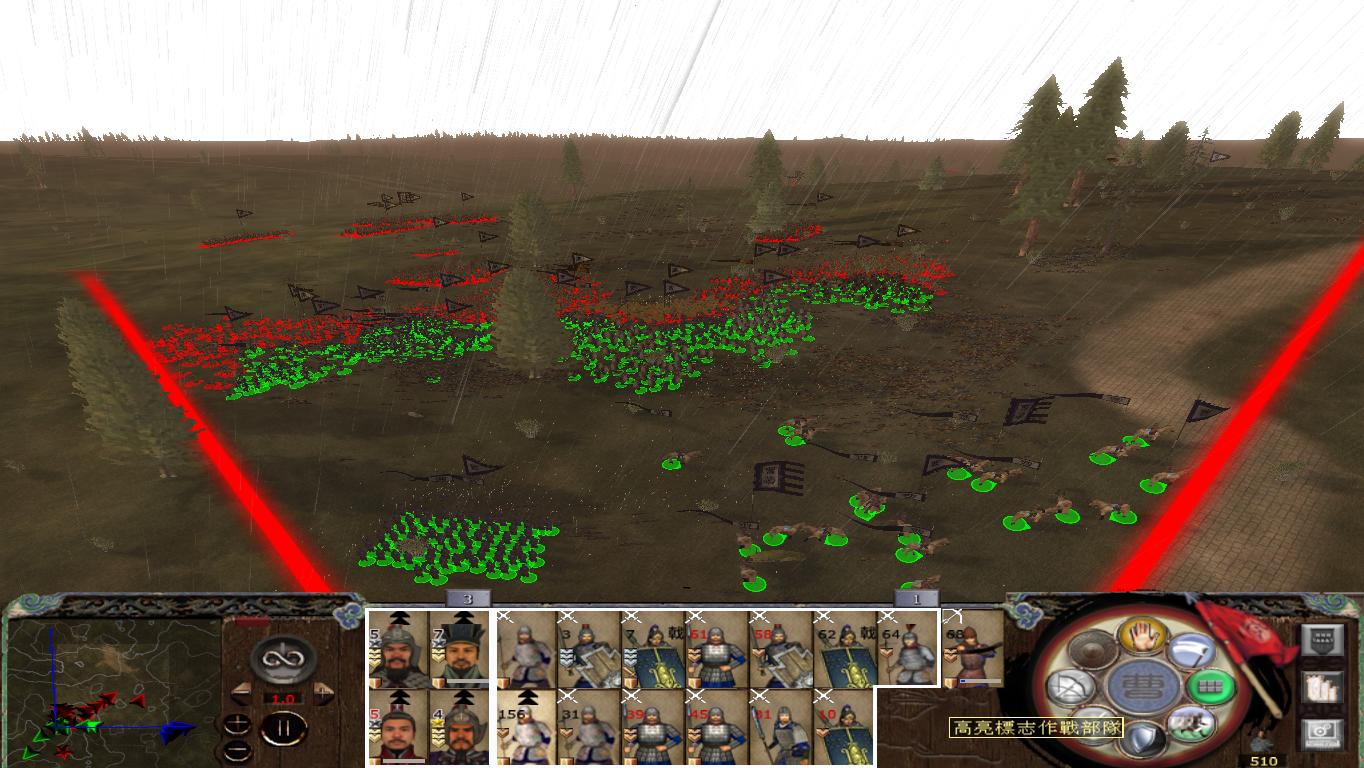Click the Cao faction emblem at wheel center
The image size is (1364, 768).
[x=1142, y=688]
